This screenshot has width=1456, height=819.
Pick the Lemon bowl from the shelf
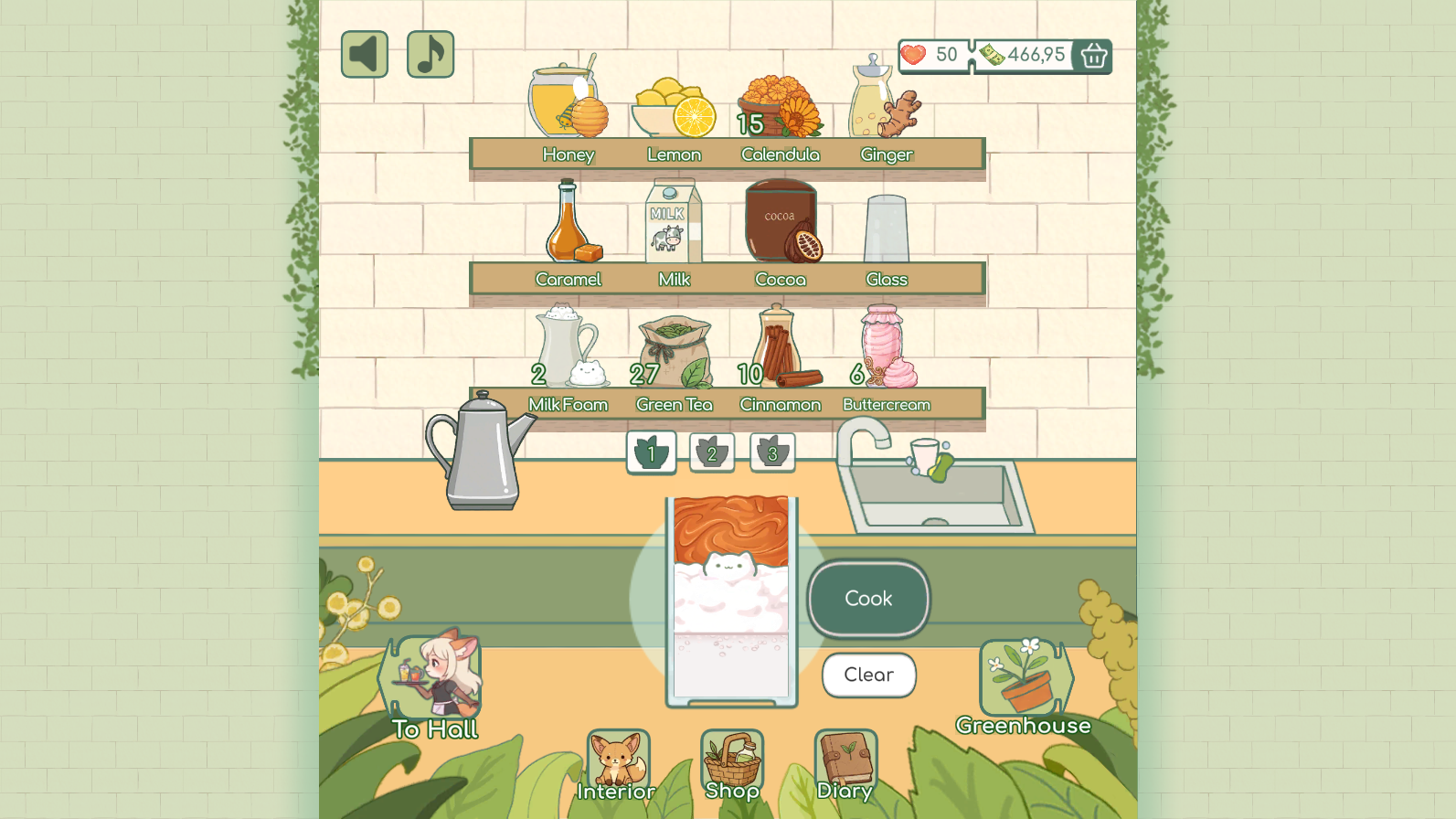(674, 105)
